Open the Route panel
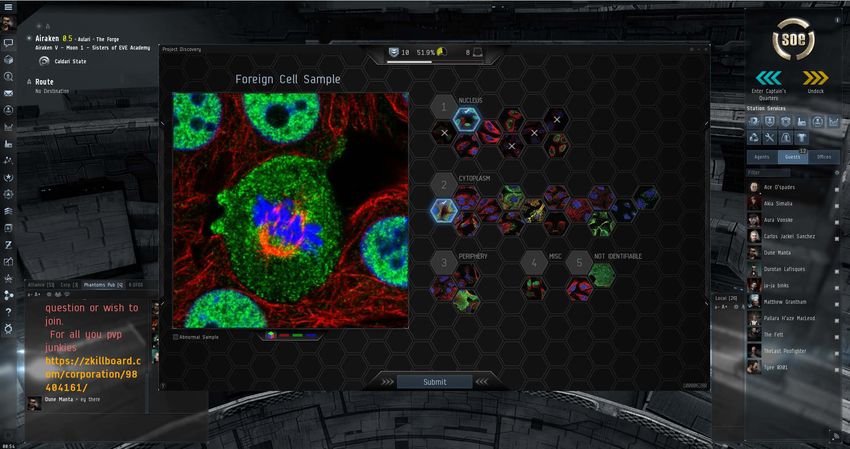The image size is (850, 449). (44, 82)
